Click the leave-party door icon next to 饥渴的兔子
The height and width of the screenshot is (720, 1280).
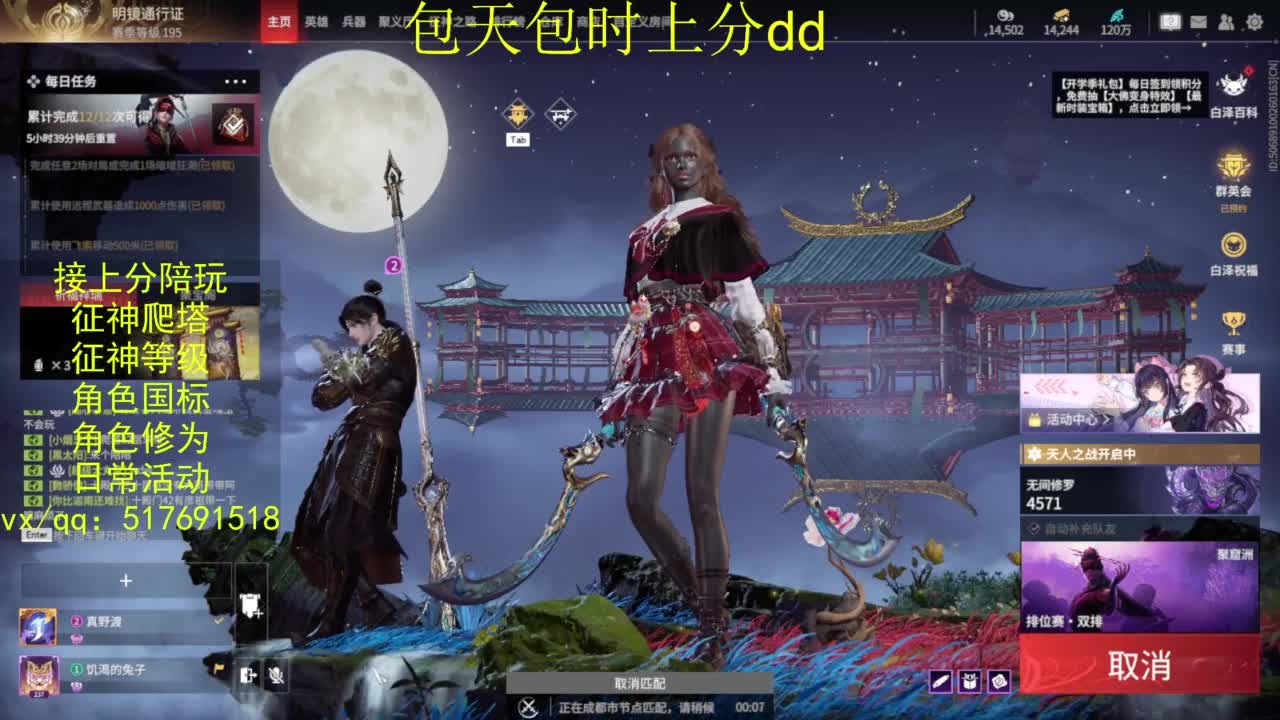coord(247,675)
